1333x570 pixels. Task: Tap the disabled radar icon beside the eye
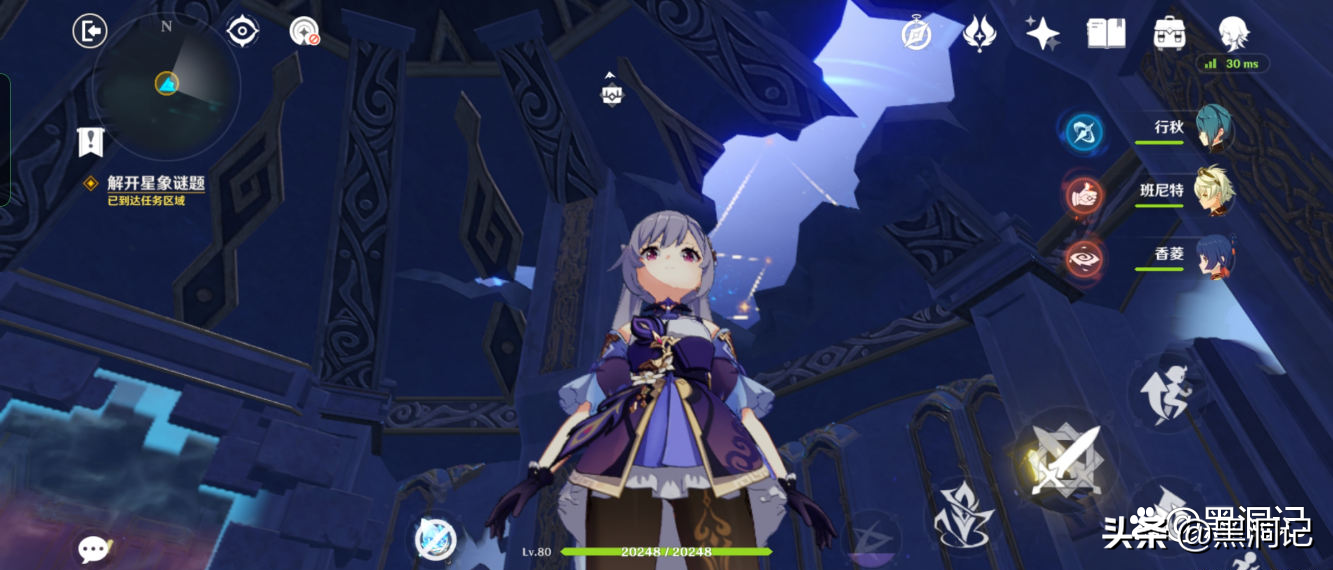pos(304,31)
